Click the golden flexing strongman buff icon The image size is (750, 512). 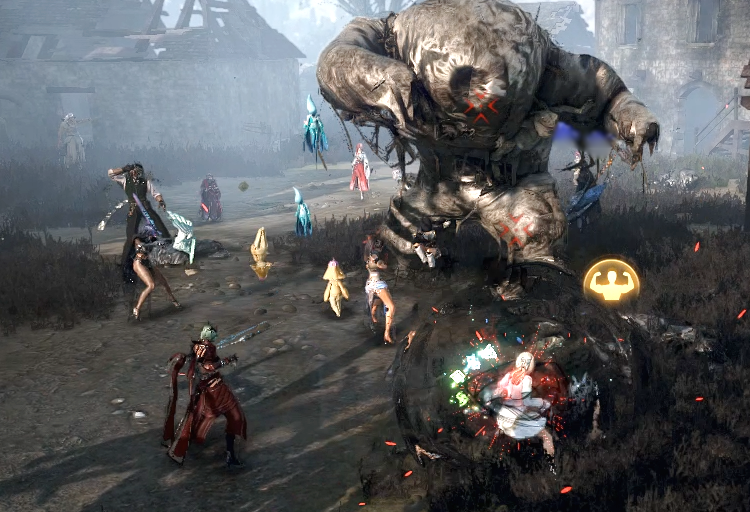coord(611,282)
